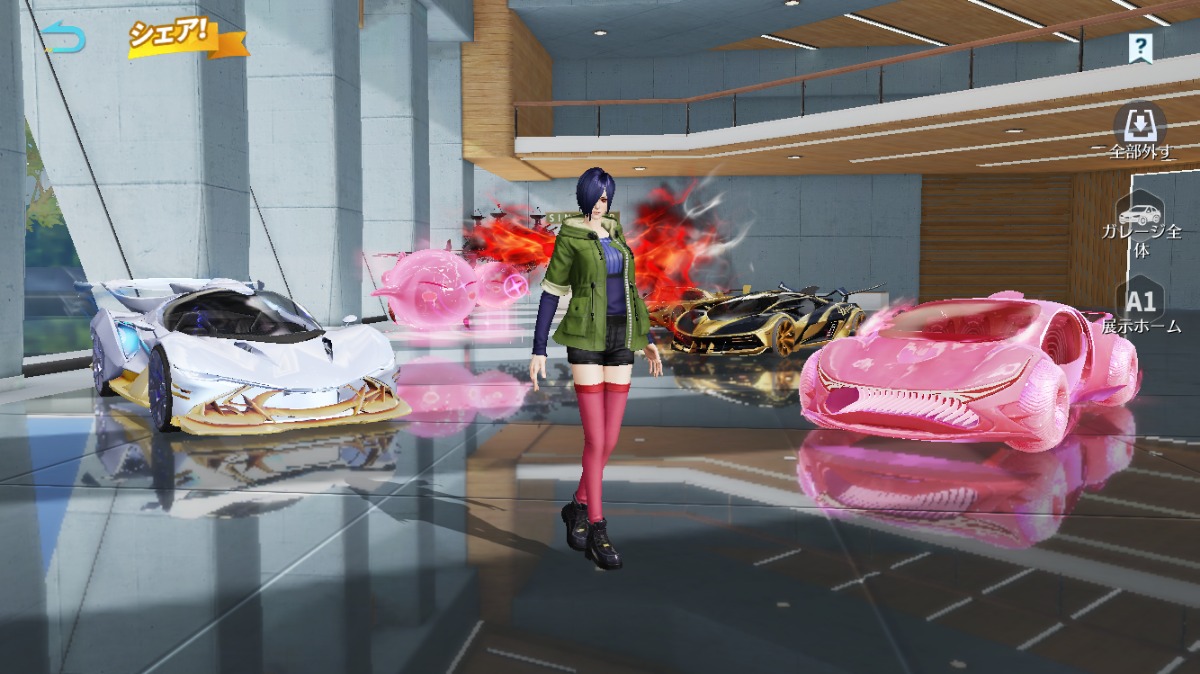Go back with the blue arrow
Image resolution: width=1200 pixels, height=674 pixels.
point(66,38)
